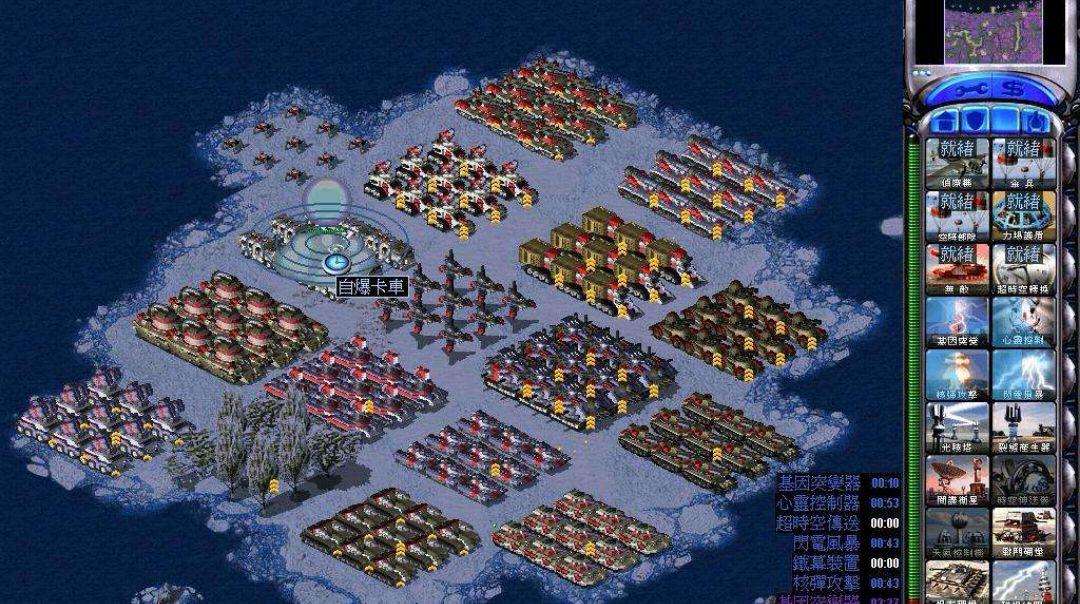Build the 天氣控制機 weather control device

coord(956,532)
